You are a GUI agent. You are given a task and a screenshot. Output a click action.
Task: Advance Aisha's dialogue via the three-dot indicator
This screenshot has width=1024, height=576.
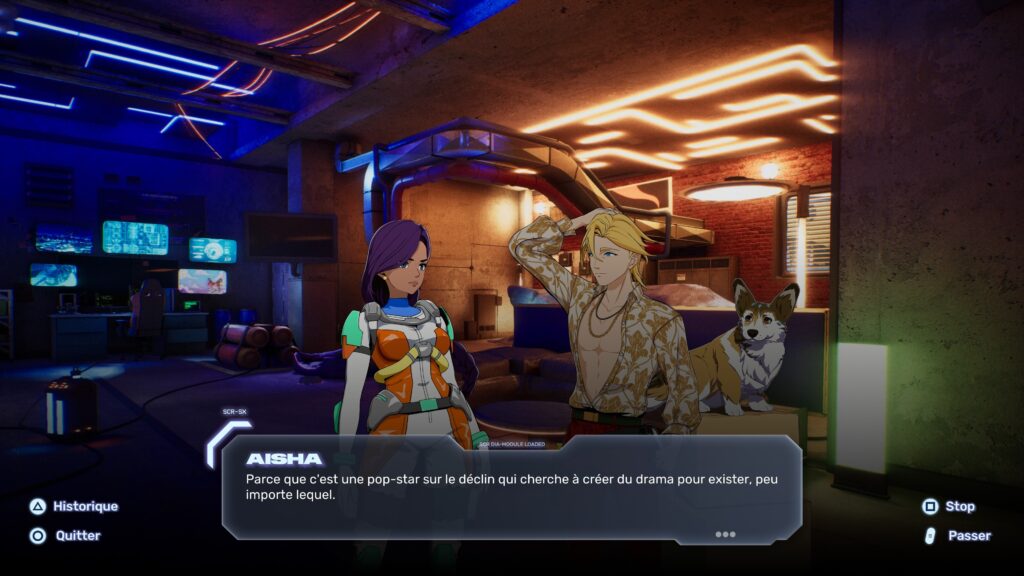point(725,534)
